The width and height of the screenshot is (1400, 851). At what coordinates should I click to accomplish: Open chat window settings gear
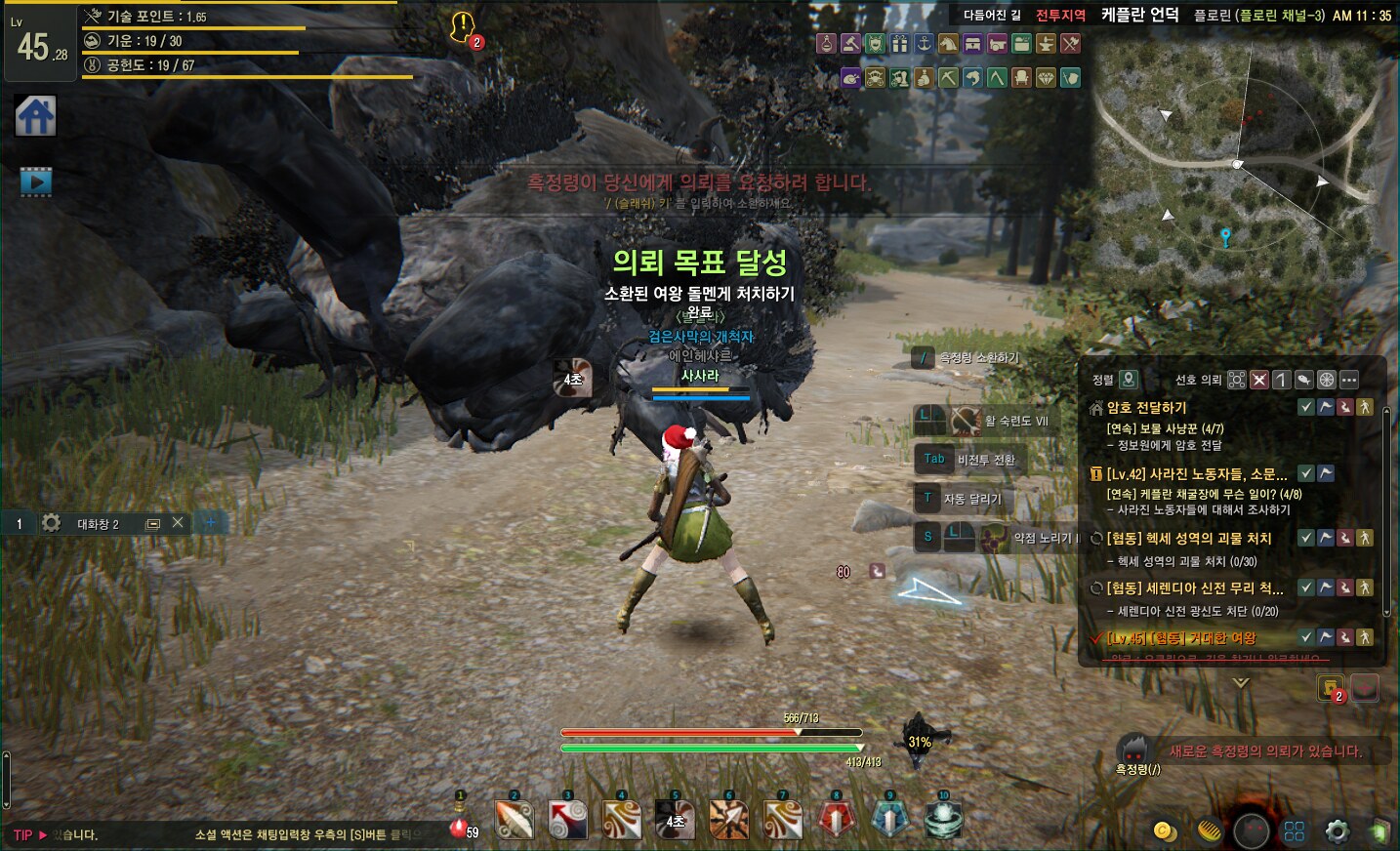52,523
